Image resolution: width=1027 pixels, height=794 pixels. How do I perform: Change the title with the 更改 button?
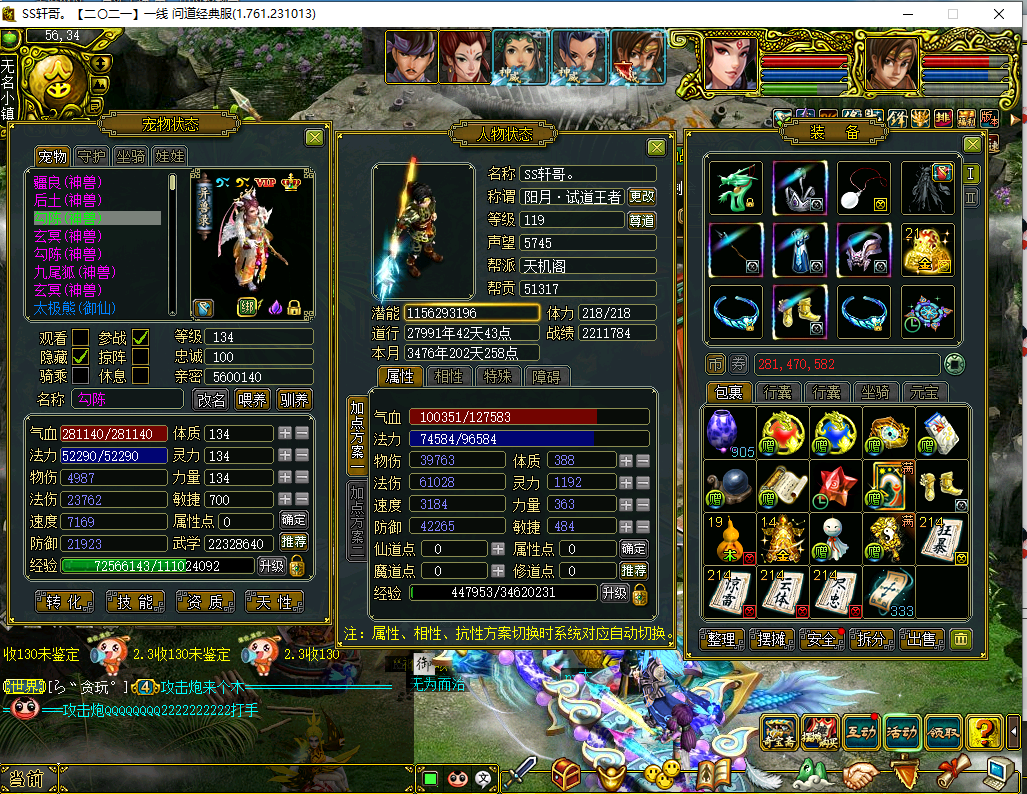(641, 197)
